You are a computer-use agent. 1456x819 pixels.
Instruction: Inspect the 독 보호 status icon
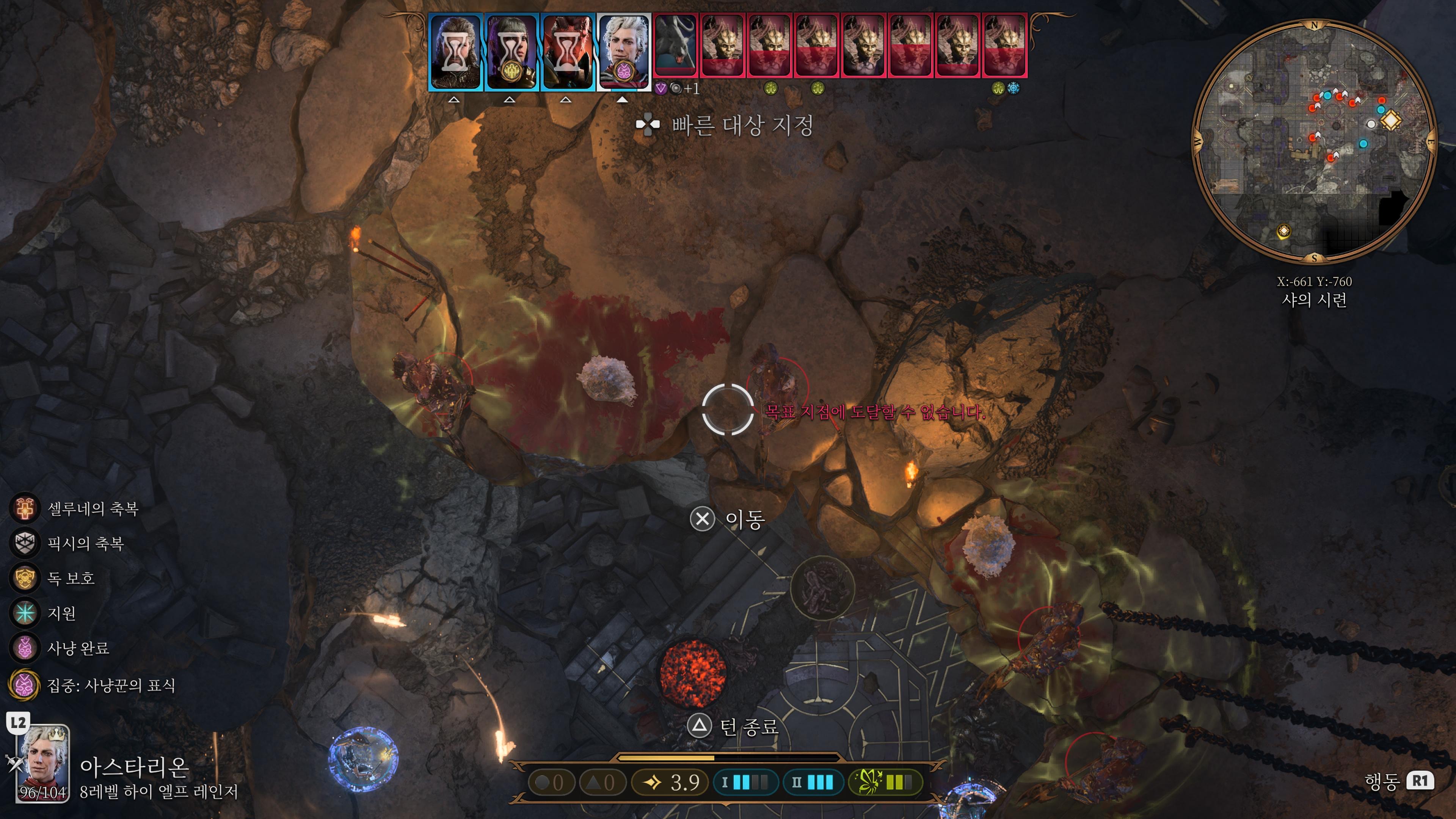25,577
